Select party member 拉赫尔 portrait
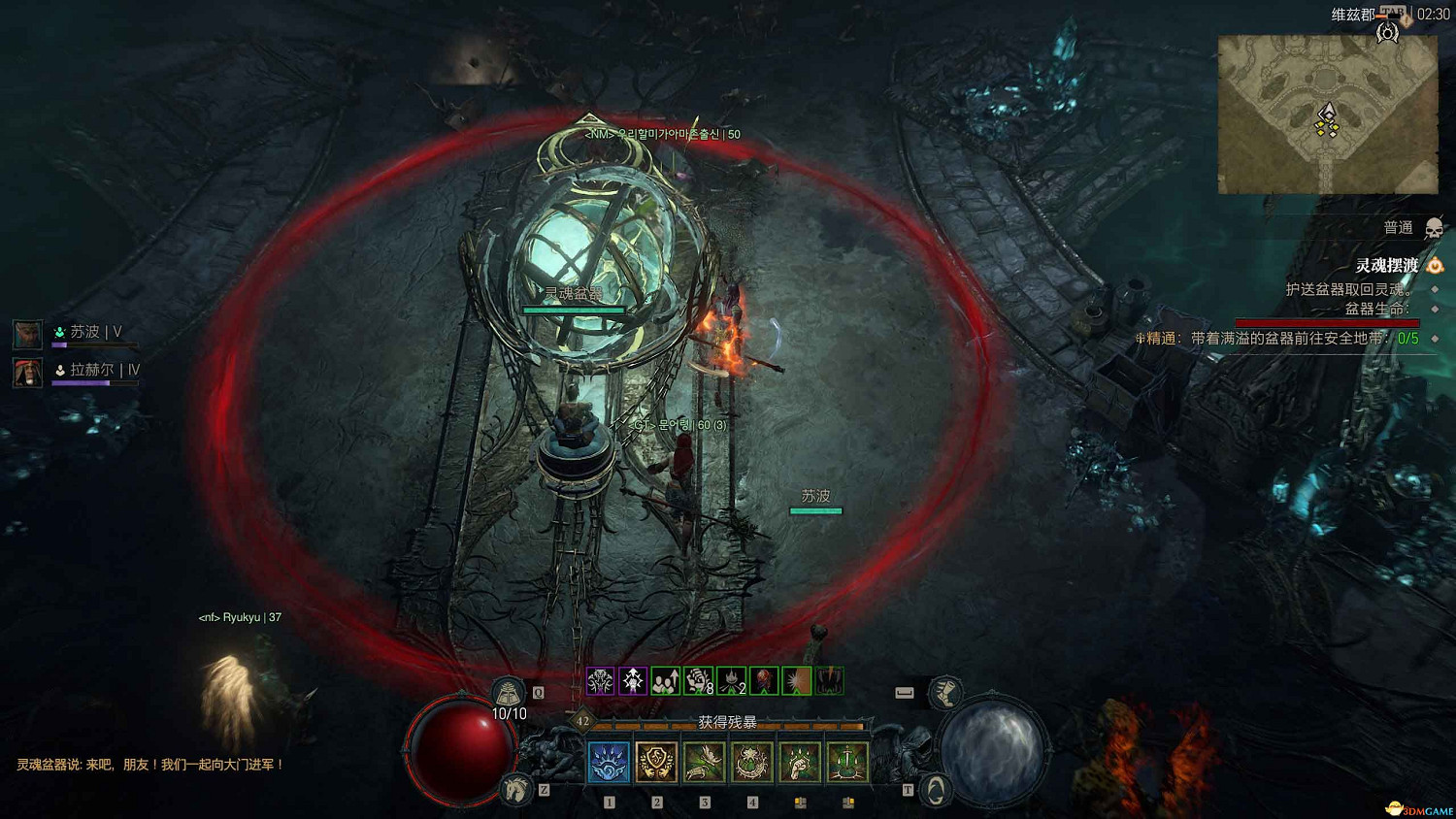The height and width of the screenshot is (819, 1456). click(x=27, y=372)
